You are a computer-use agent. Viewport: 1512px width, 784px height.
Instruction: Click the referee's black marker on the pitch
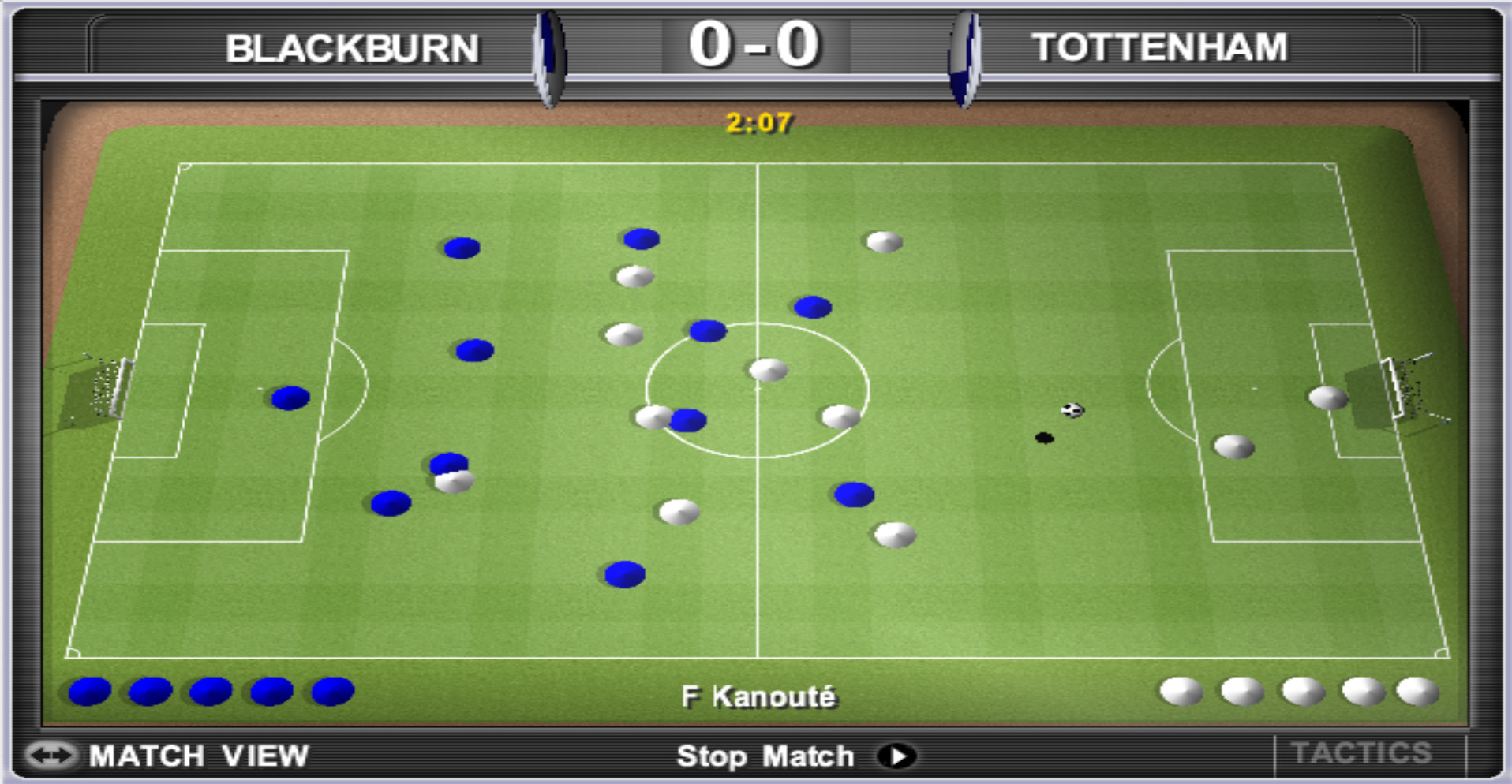pyautogui.click(x=1044, y=438)
